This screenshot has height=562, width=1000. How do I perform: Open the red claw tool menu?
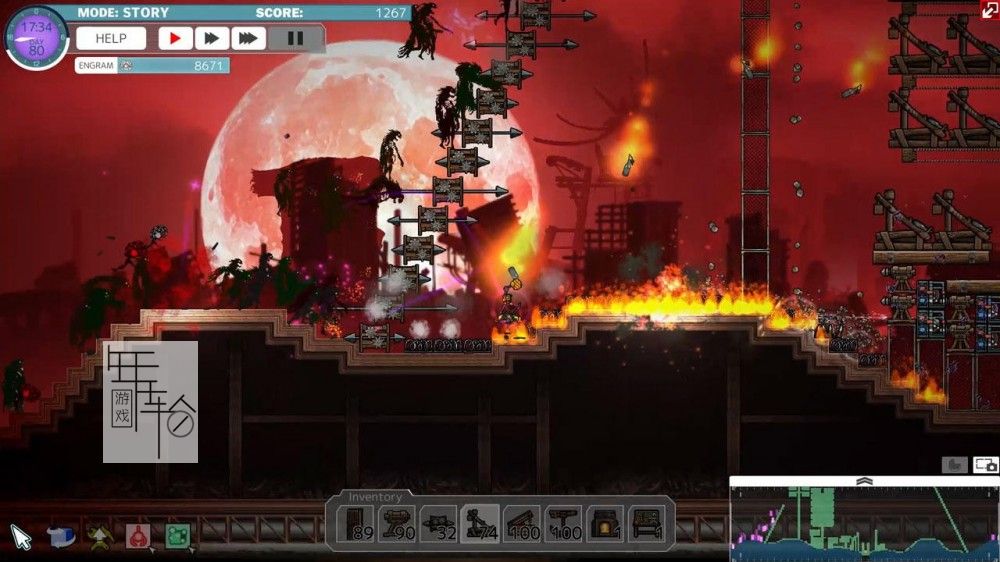[138, 536]
